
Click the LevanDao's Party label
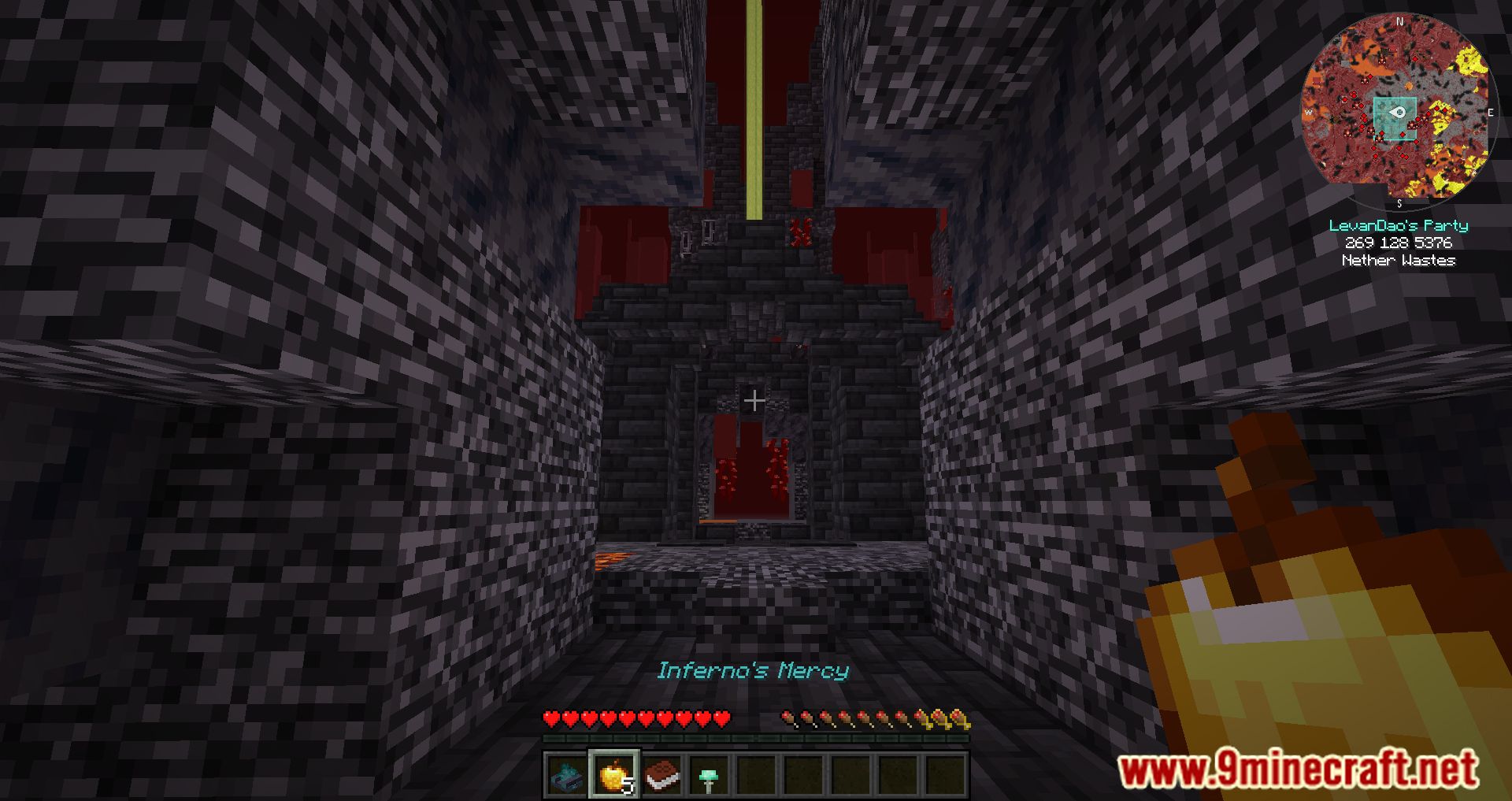click(1399, 225)
